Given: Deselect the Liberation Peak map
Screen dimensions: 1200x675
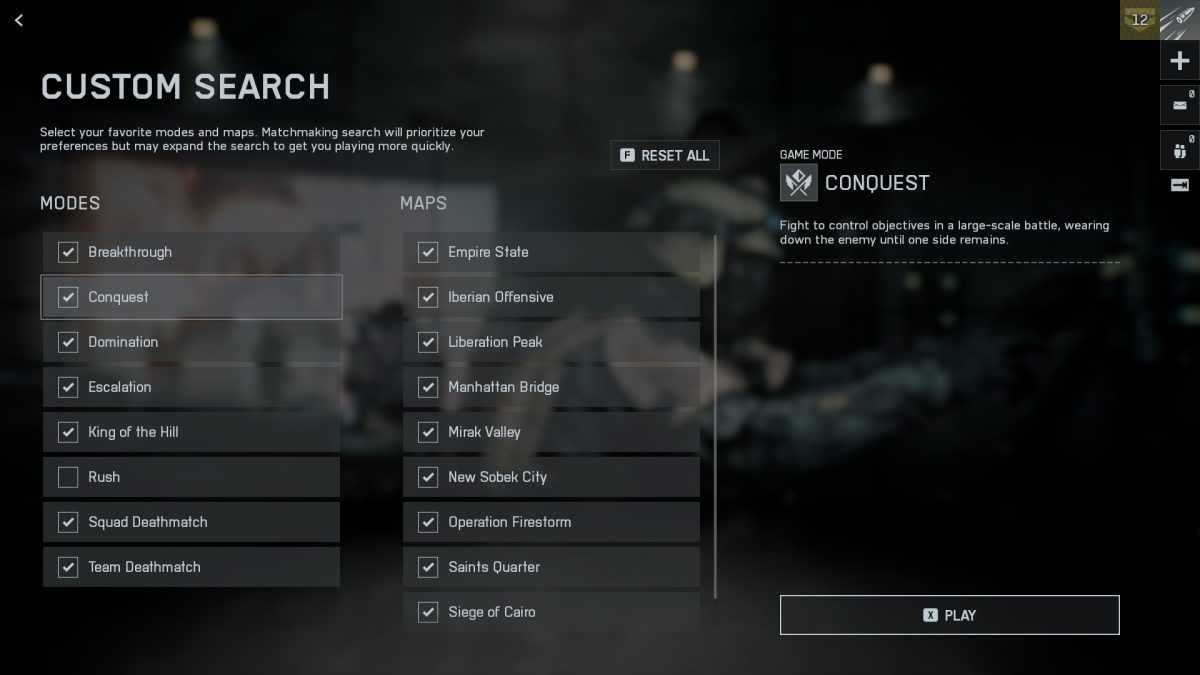Looking at the screenshot, I should (x=428, y=342).
